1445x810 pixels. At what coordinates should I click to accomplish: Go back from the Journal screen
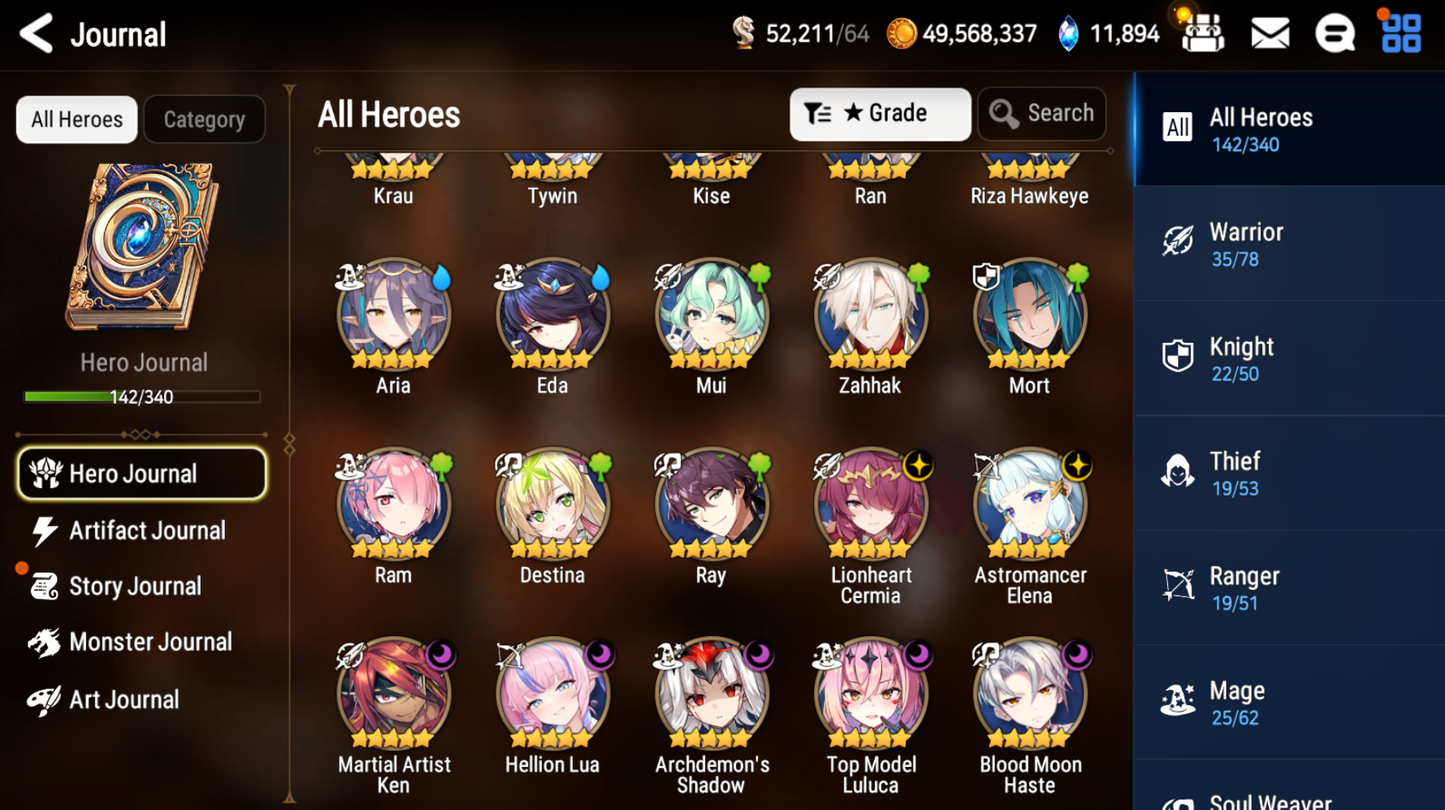pyautogui.click(x=37, y=34)
